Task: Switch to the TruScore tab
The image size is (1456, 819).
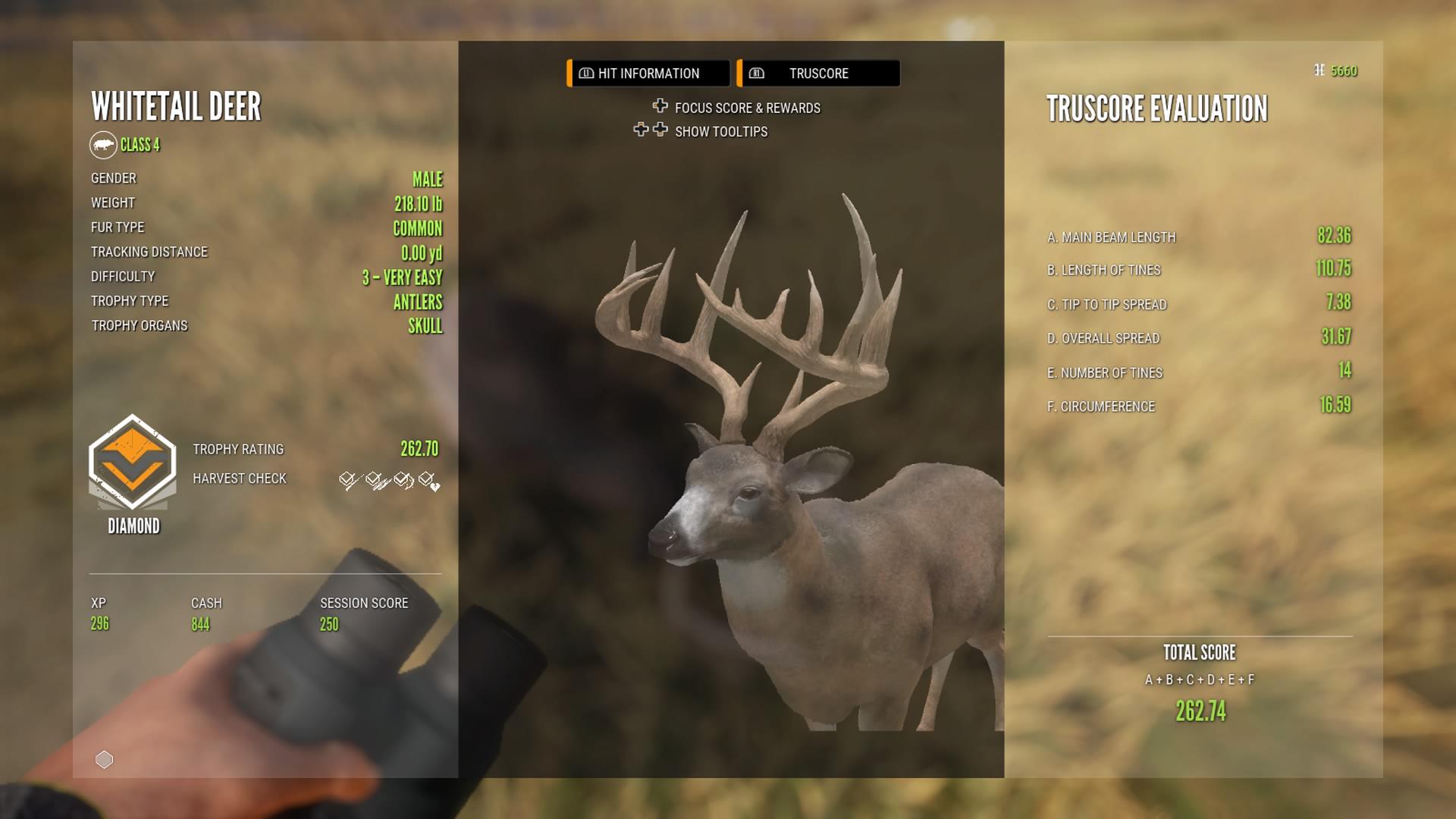Action: tap(818, 73)
